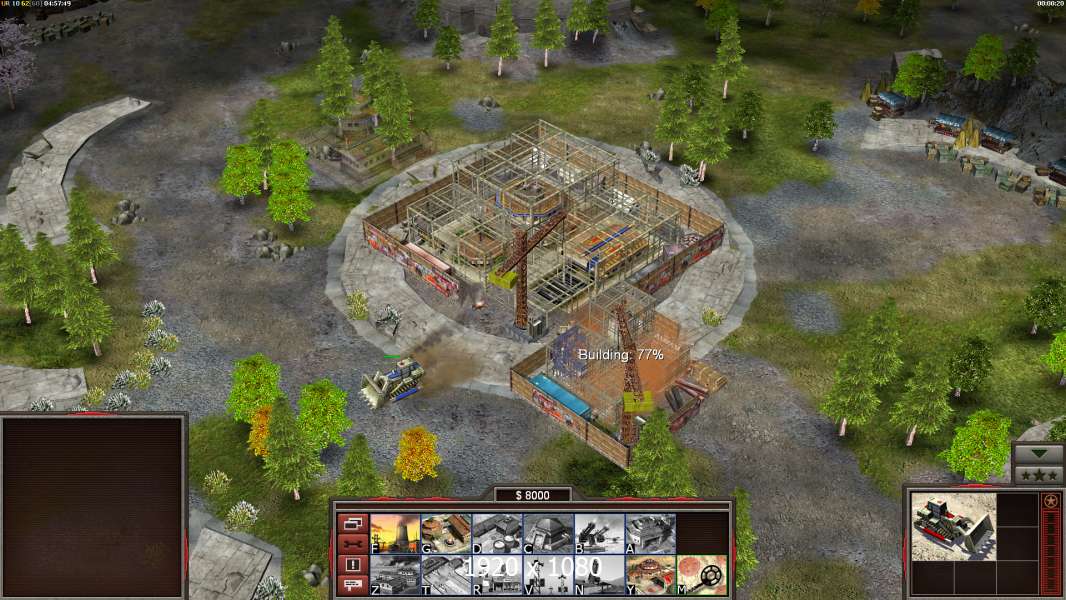Viewport: 1066px width, 600px height.
Task: Choose the airfield build icon marked Z
Action: (x=395, y=575)
